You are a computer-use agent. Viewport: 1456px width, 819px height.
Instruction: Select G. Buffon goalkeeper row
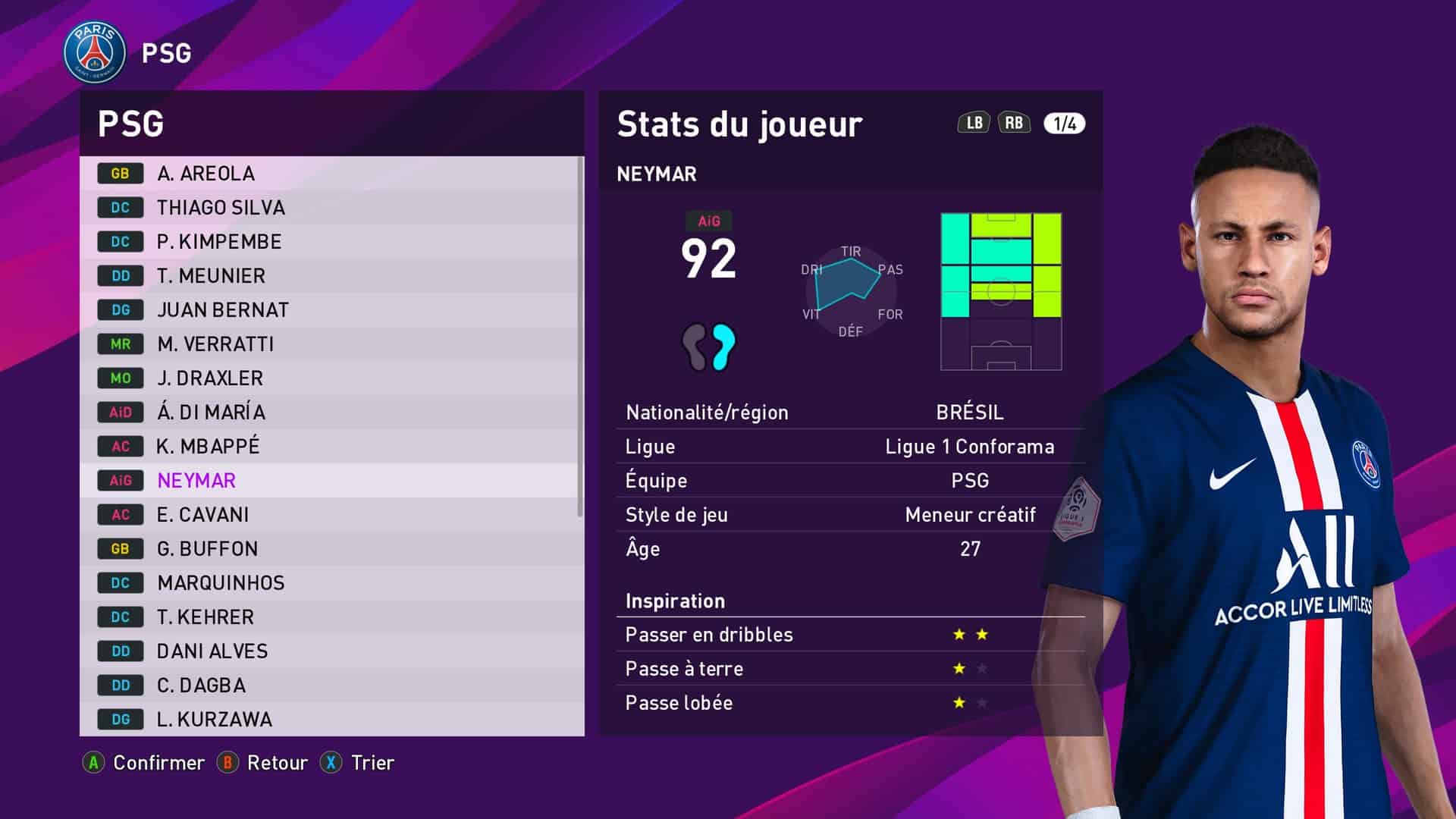pos(331,549)
